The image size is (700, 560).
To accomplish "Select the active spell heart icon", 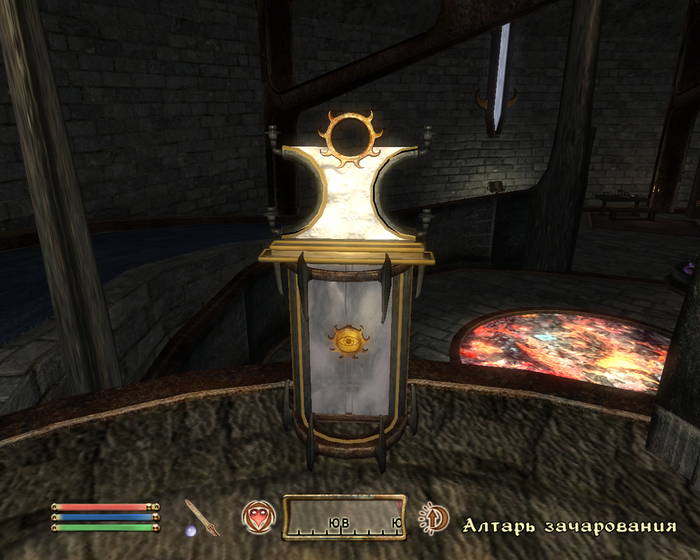I will coord(257,517).
